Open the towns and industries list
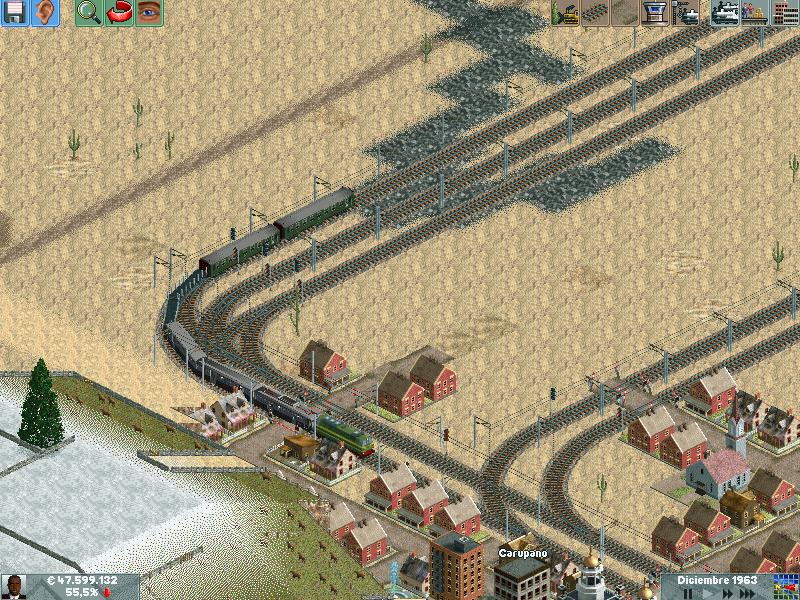This screenshot has width=800, height=600. pyautogui.click(x=786, y=13)
